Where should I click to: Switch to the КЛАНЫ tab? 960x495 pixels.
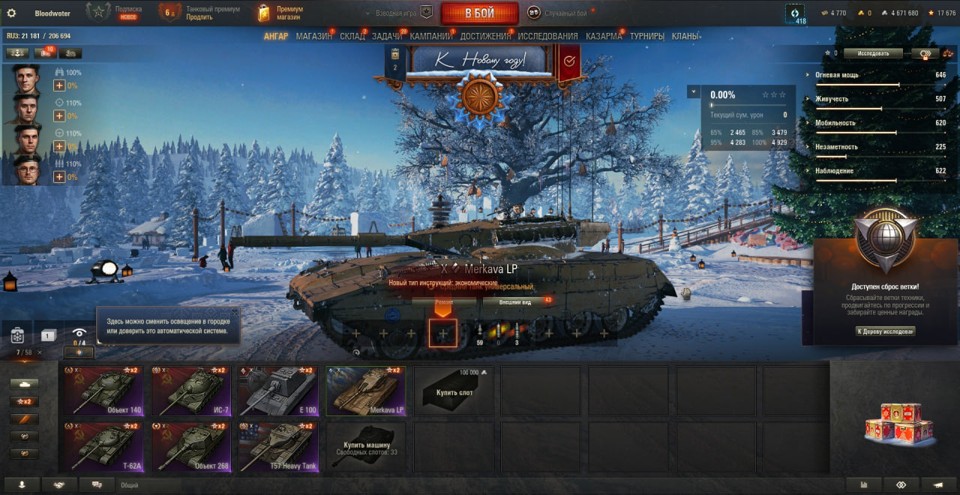686,36
